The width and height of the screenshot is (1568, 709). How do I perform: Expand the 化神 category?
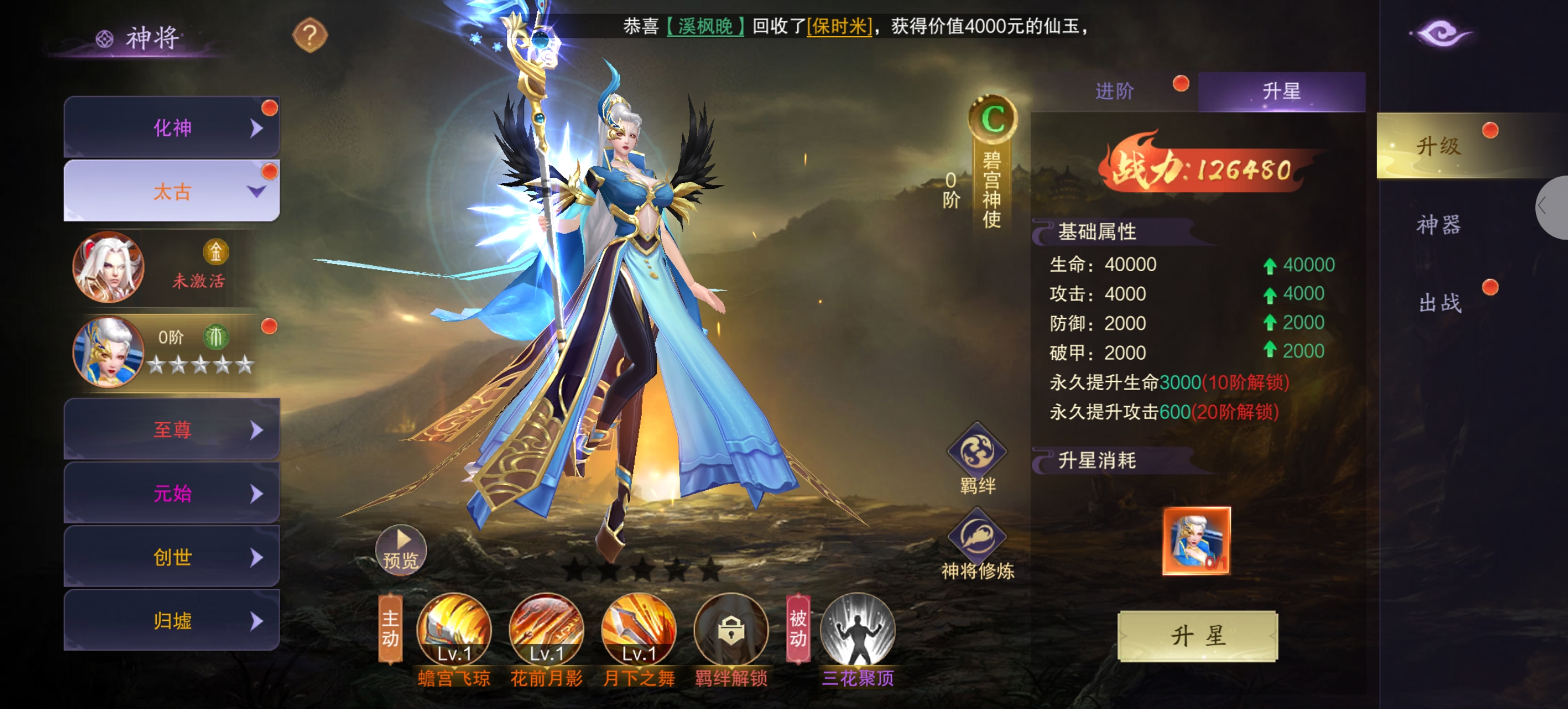point(171,128)
